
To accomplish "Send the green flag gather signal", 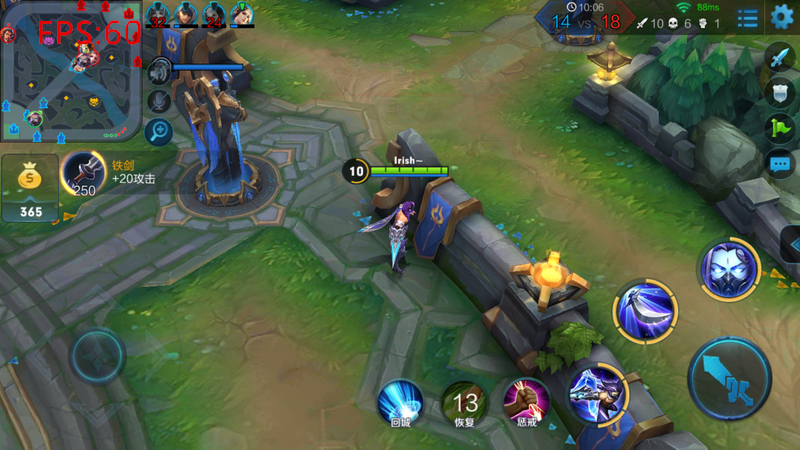I will click(x=780, y=128).
